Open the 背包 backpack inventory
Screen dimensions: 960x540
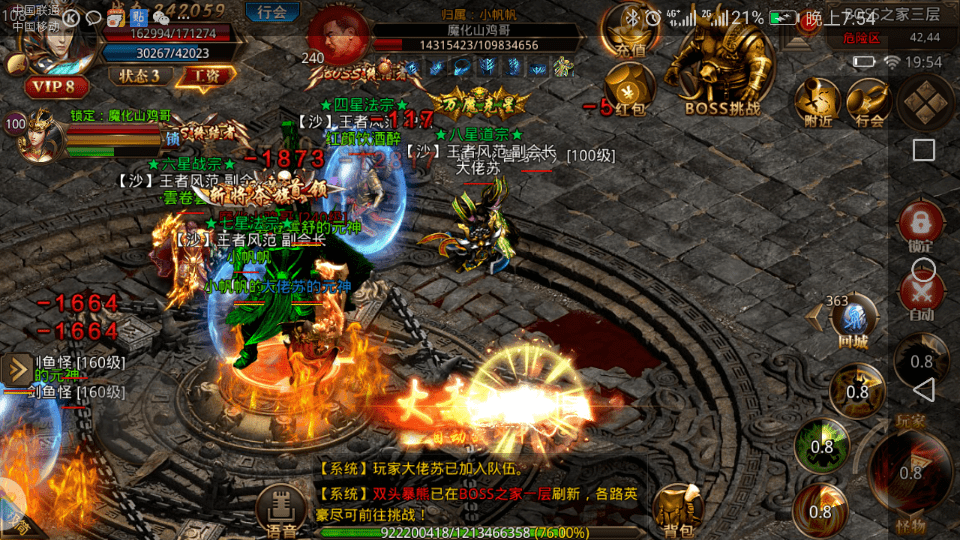[x=676, y=510]
